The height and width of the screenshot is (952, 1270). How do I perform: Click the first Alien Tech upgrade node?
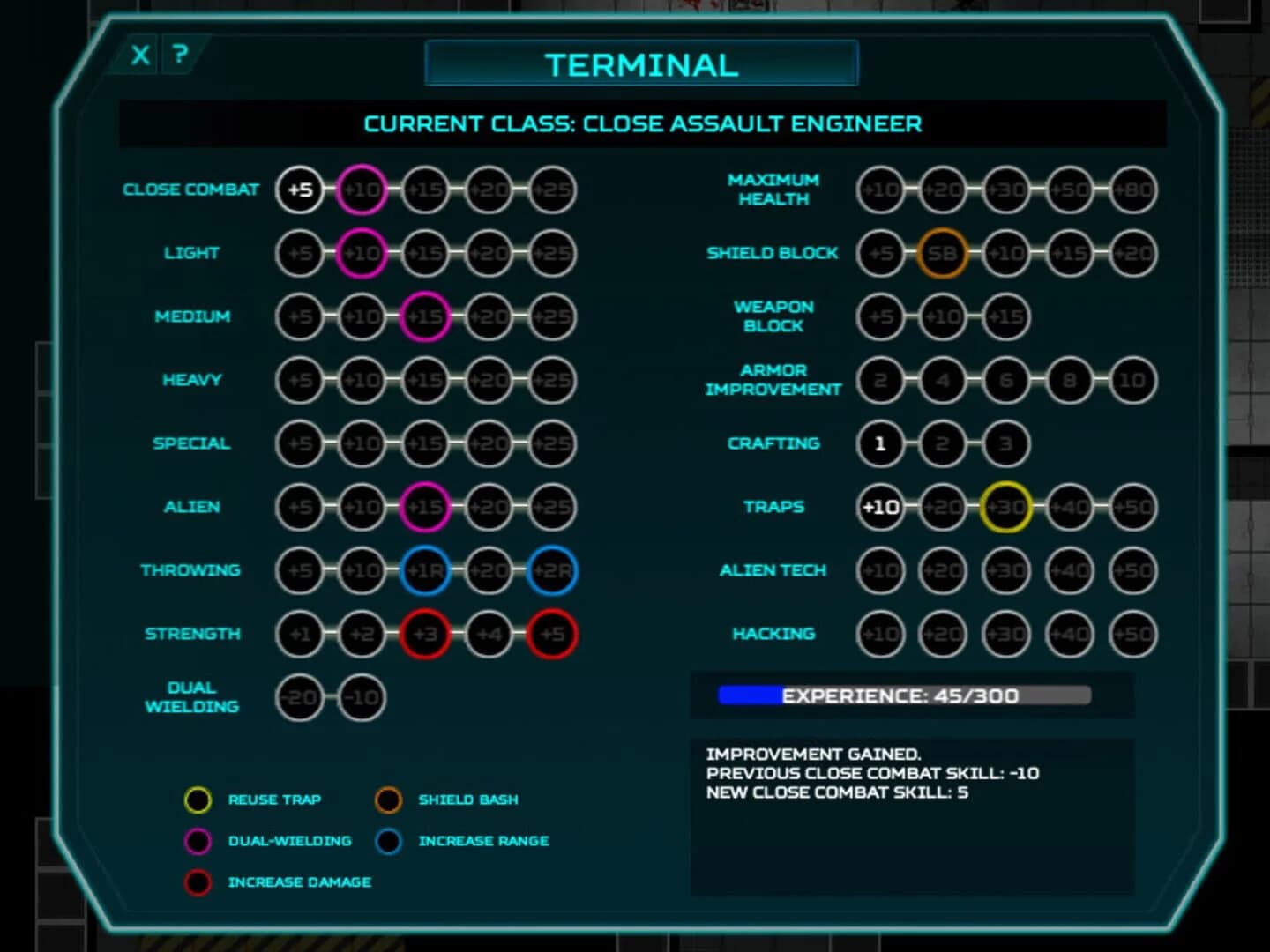[880, 570]
